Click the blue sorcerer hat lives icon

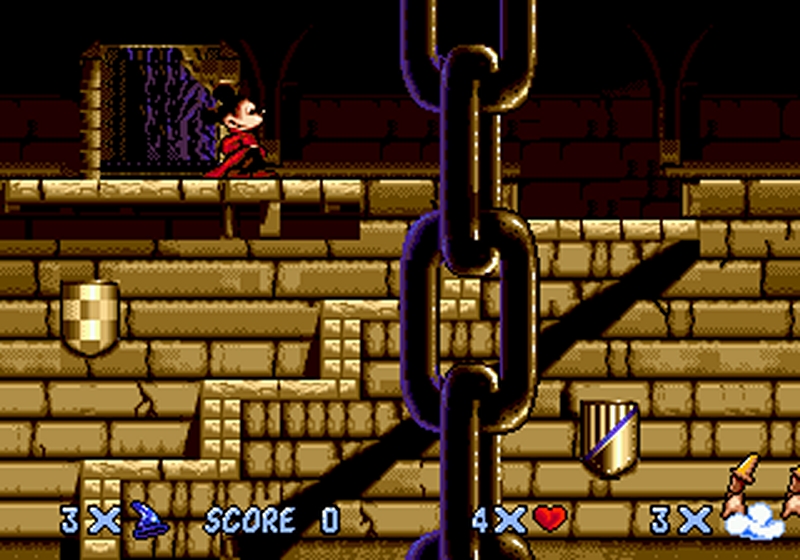click(147, 519)
